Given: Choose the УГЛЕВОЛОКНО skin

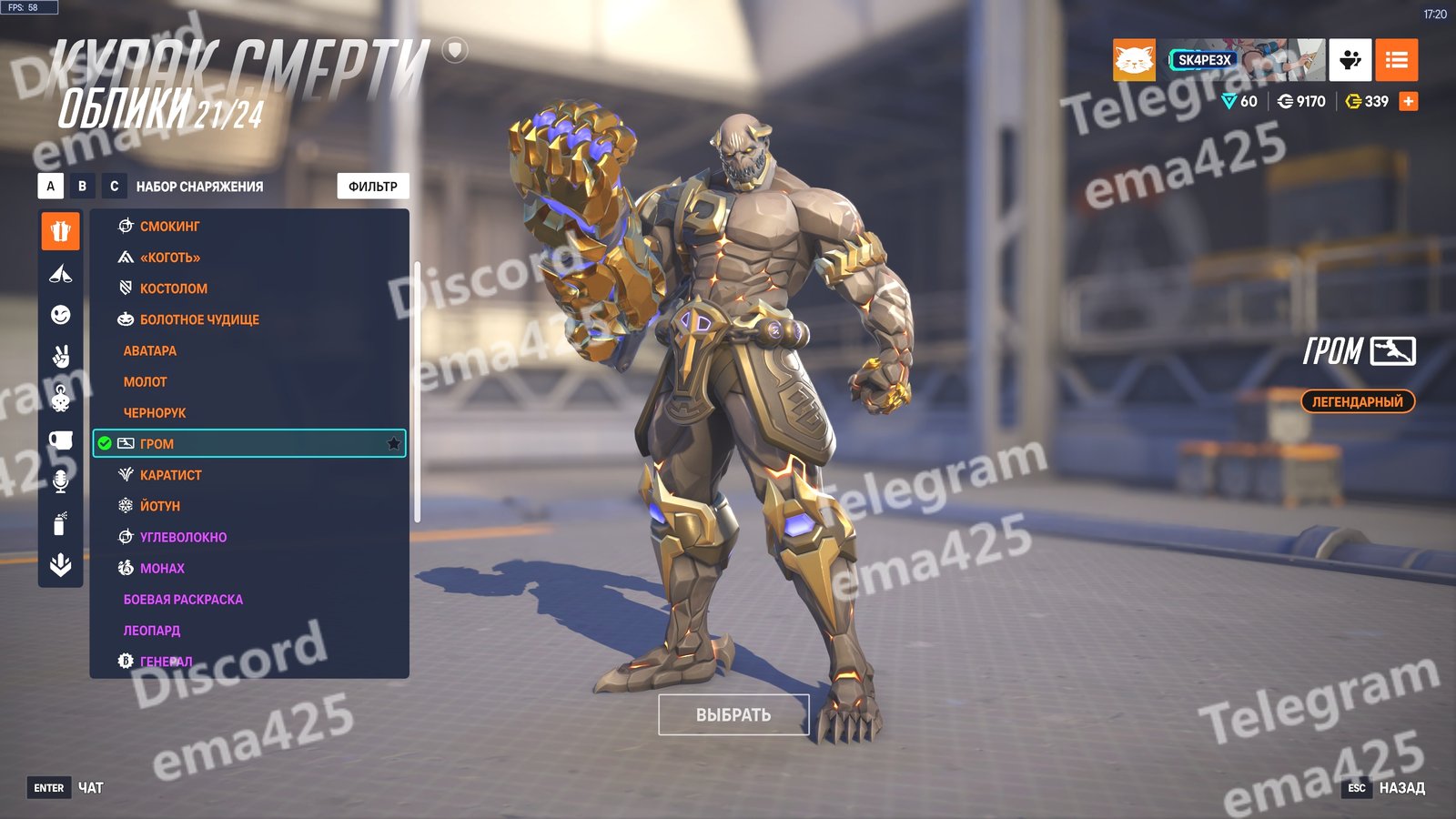Looking at the screenshot, I should click(183, 537).
